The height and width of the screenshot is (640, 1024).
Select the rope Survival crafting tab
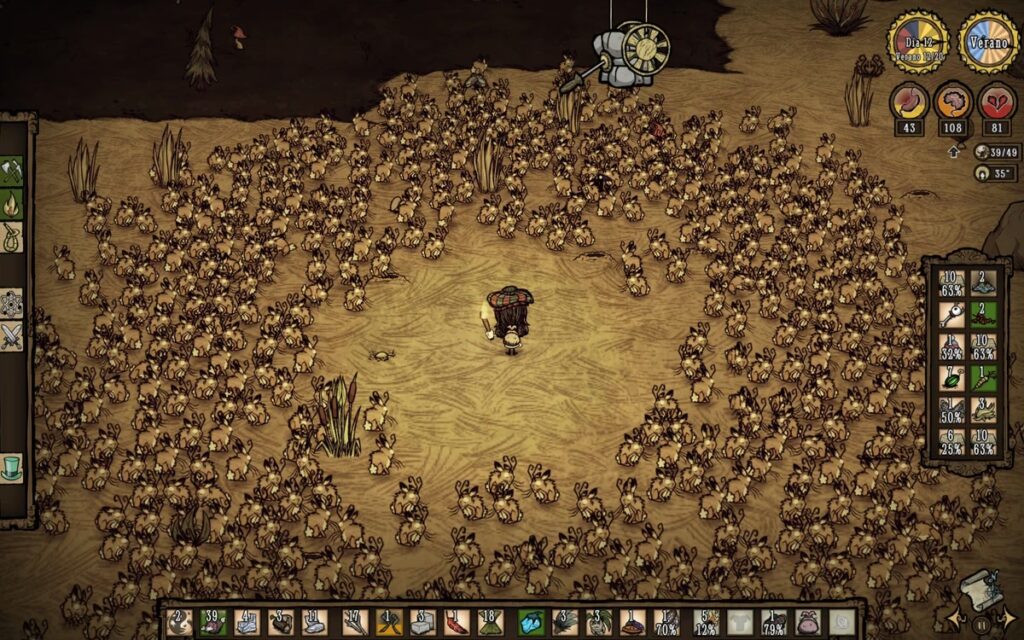12,238
